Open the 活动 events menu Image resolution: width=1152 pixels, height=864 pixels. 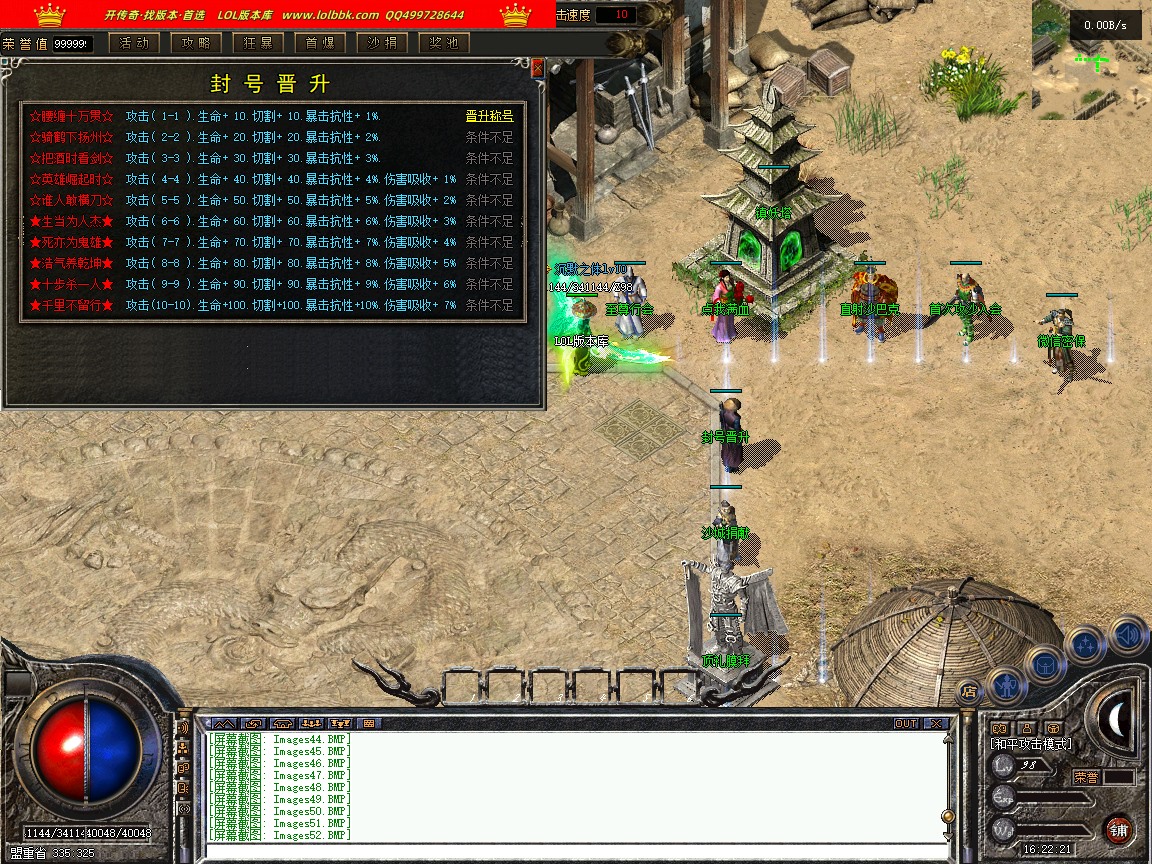click(134, 43)
